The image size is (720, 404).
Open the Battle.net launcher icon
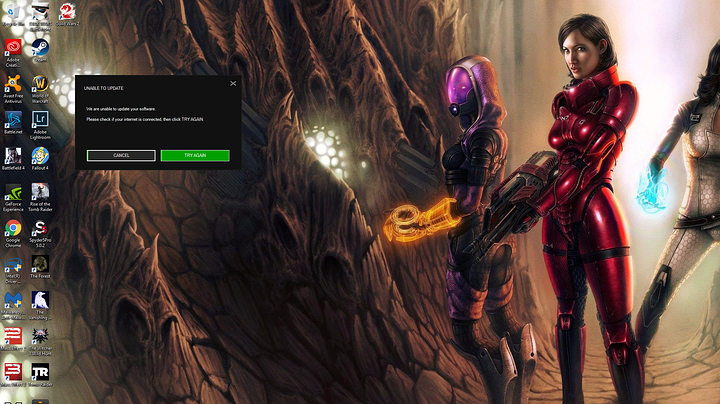(13, 120)
